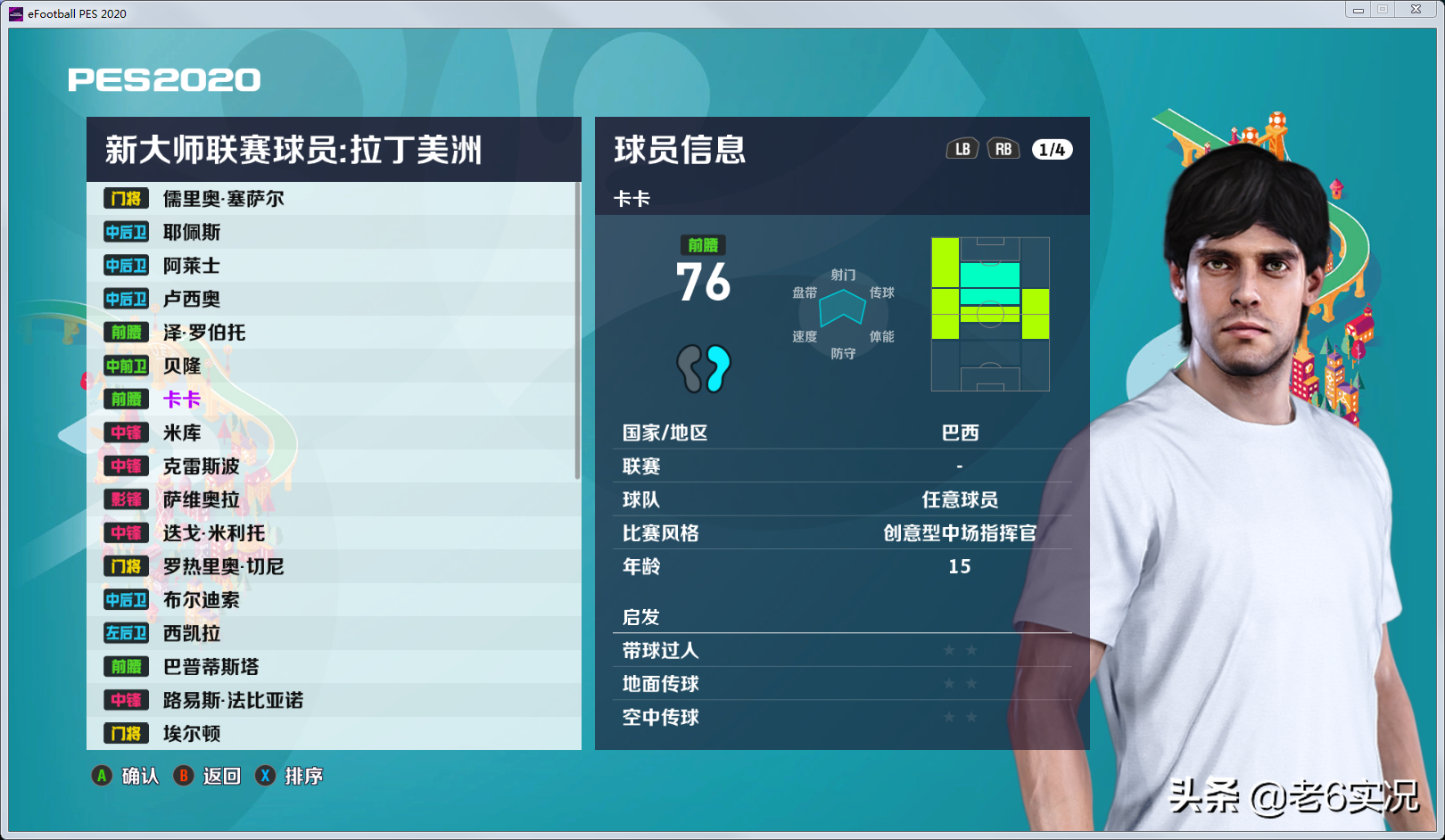Click the 前腰 position badge beside 卡卡
Image resolution: width=1445 pixels, height=840 pixels.
[x=125, y=399]
